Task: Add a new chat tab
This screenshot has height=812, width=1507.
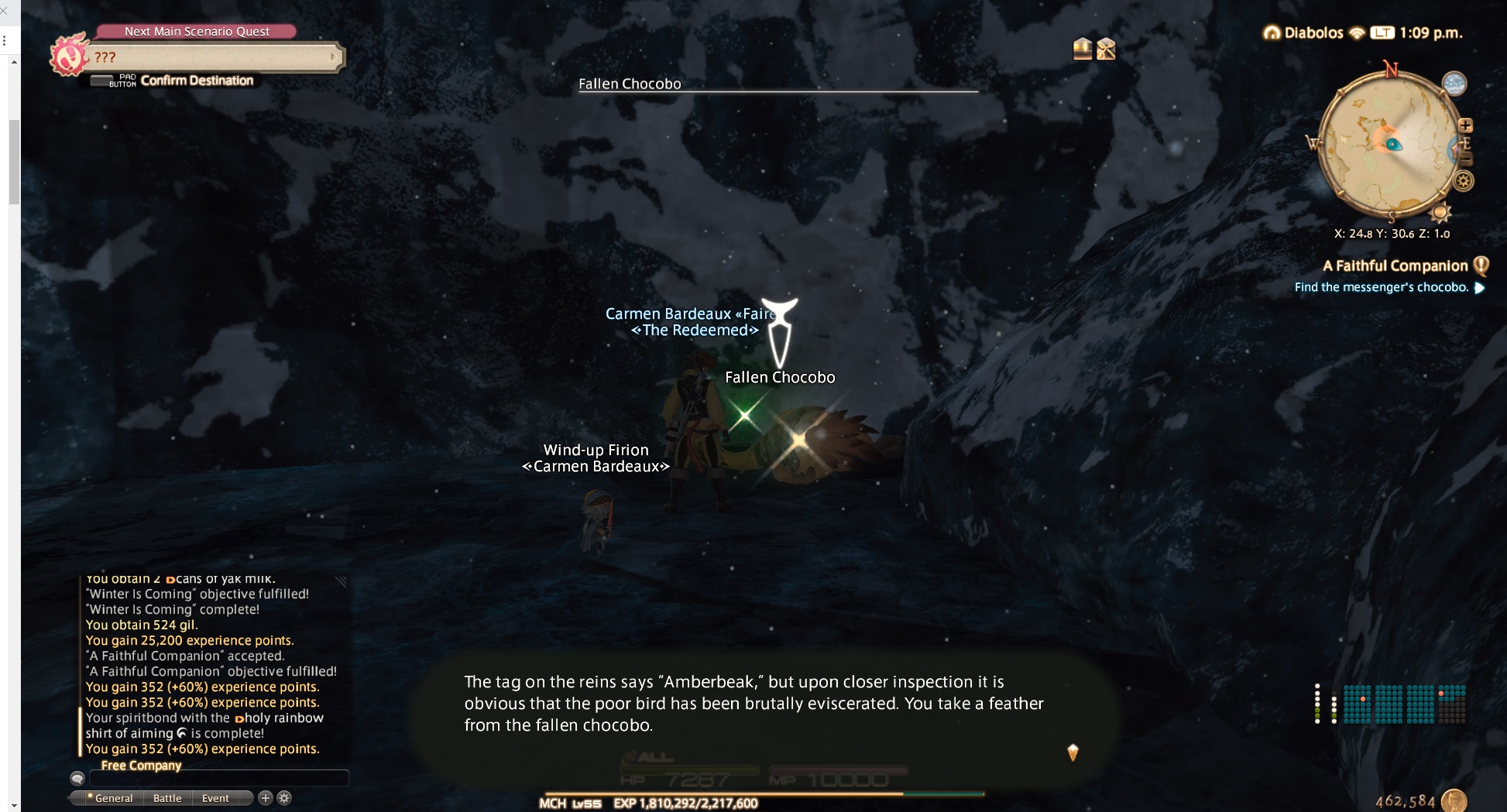Action: point(265,797)
